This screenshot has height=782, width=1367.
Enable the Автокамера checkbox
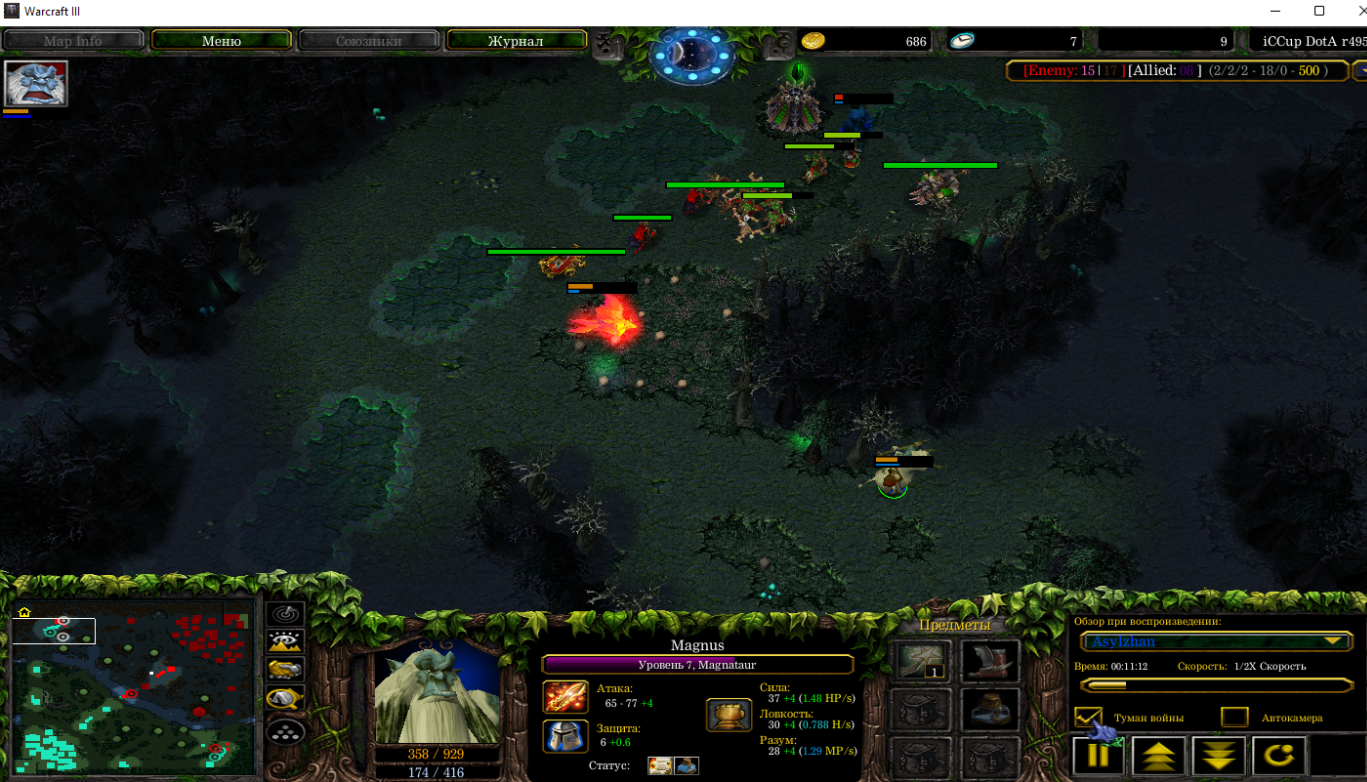pyautogui.click(x=1235, y=718)
